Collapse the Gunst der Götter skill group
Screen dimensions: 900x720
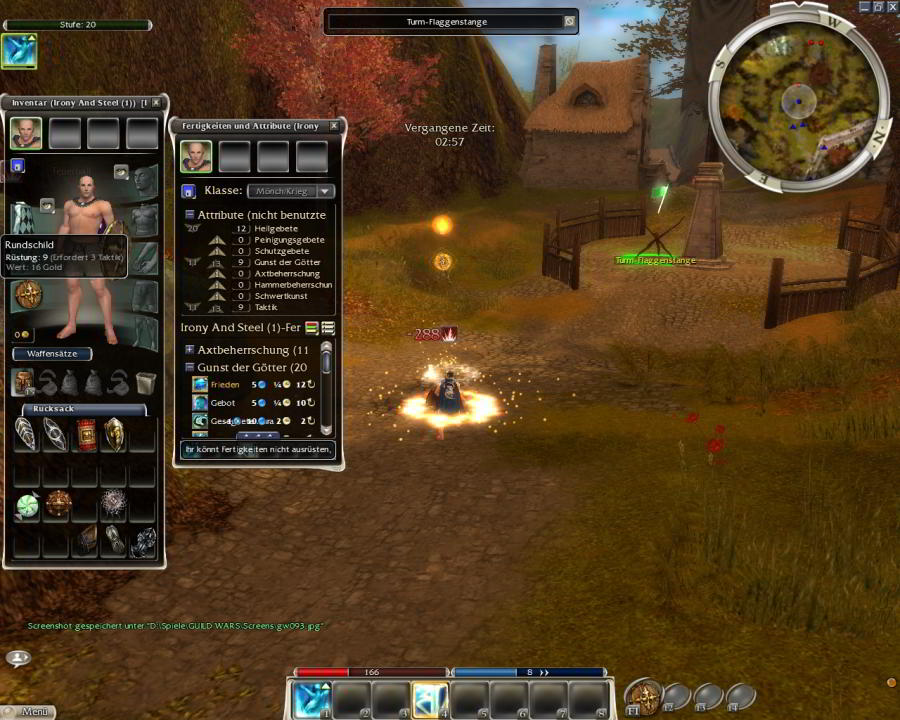click(189, 367)
